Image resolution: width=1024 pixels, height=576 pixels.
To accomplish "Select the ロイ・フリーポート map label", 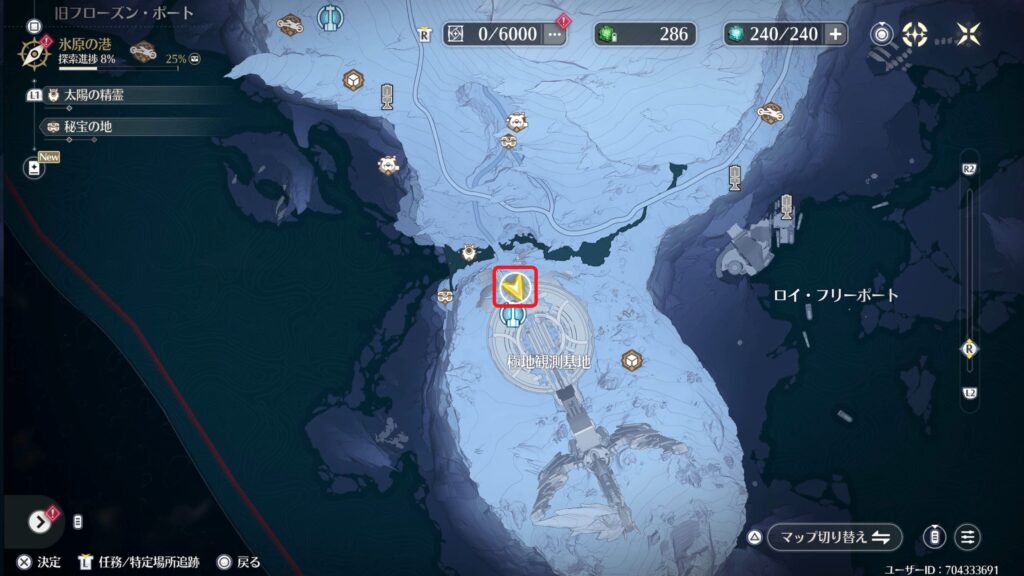I will tap(836, 295).
